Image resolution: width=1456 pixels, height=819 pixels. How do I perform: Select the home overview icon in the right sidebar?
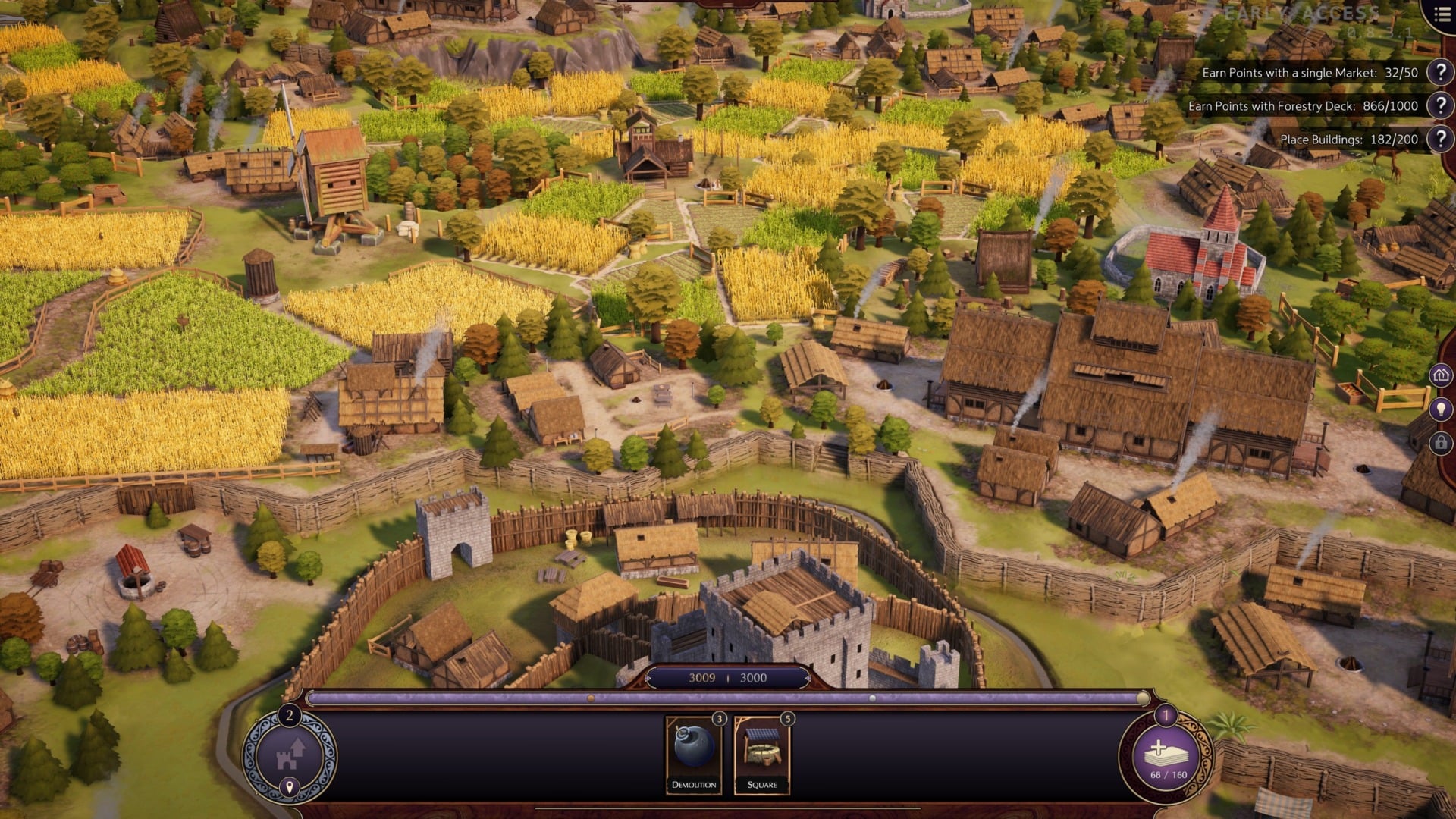pyautogui.click(x=1439, y=374)
